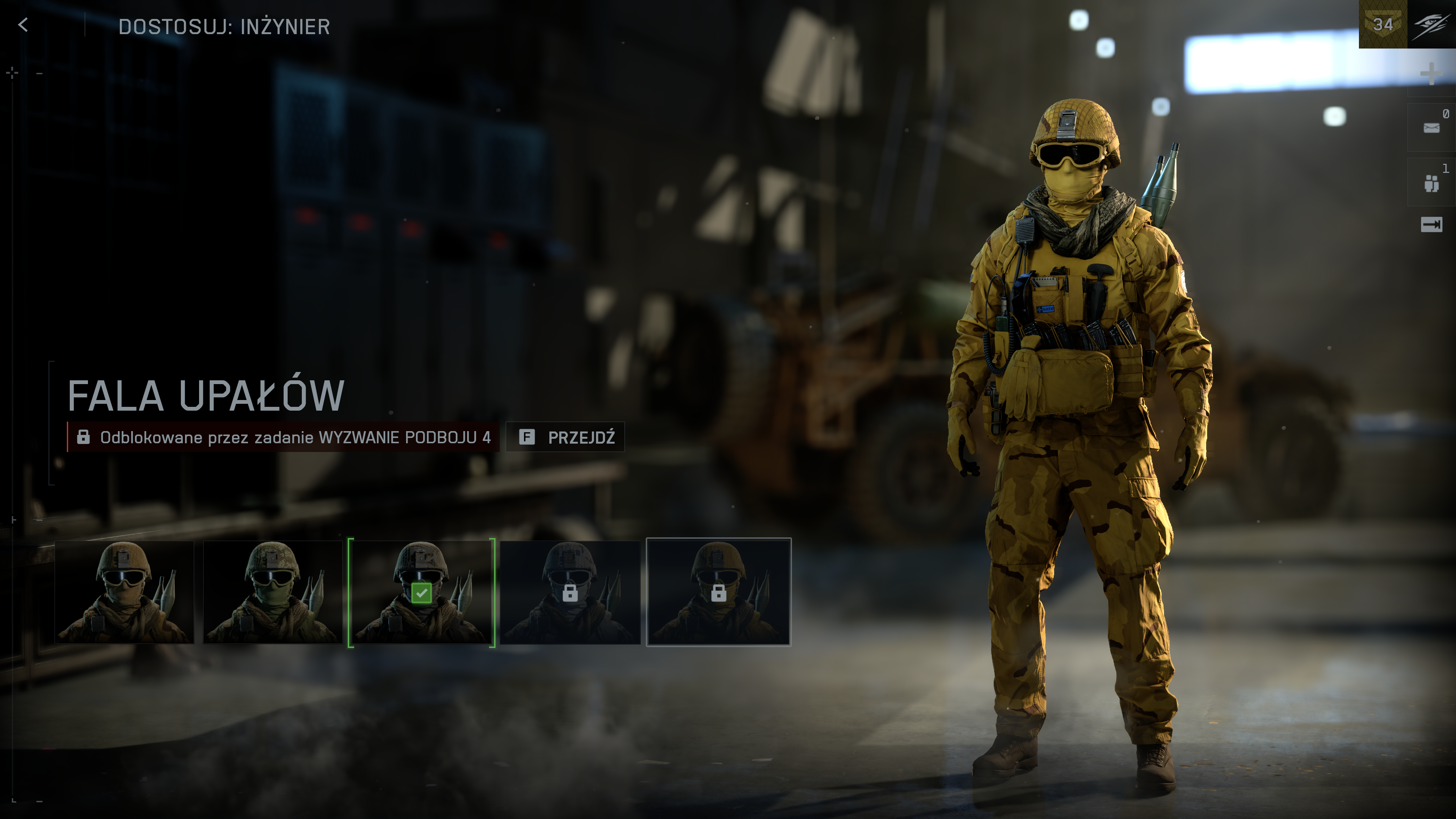Open the rank 34 player badge

tap(1382, 24)
